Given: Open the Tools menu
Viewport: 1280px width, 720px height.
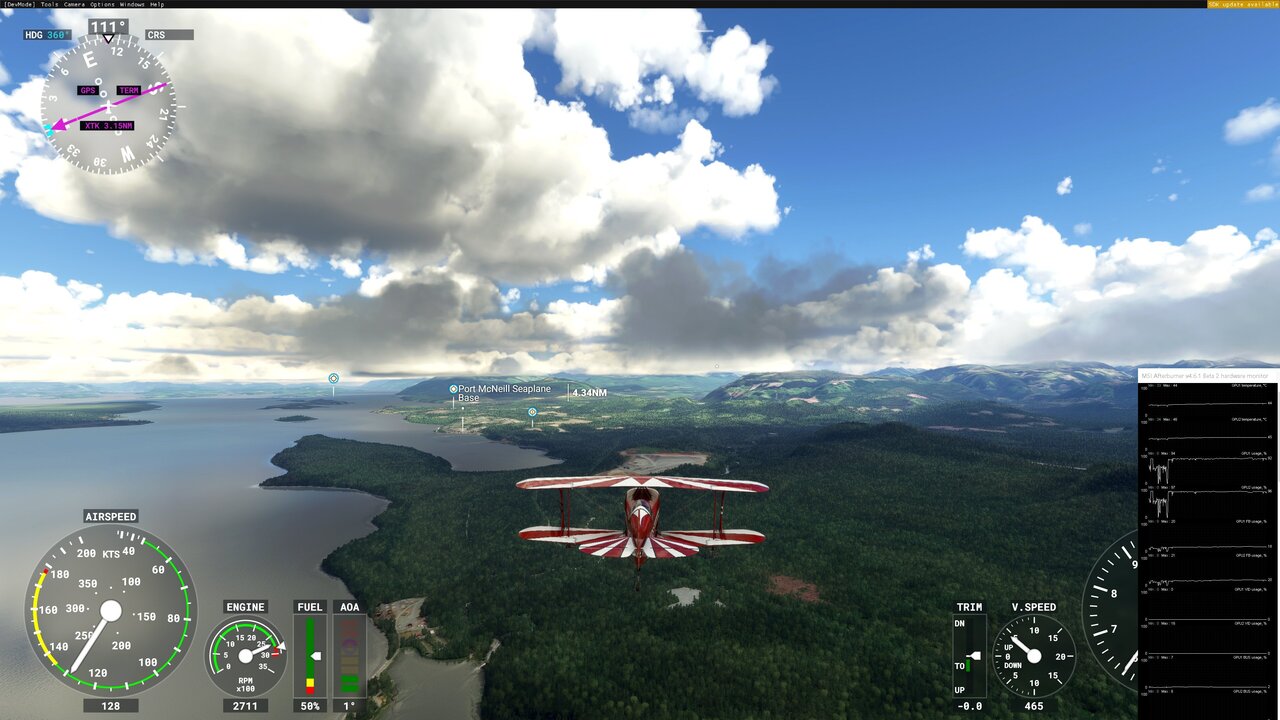Looking at the screenshot, I should point(49,4).
